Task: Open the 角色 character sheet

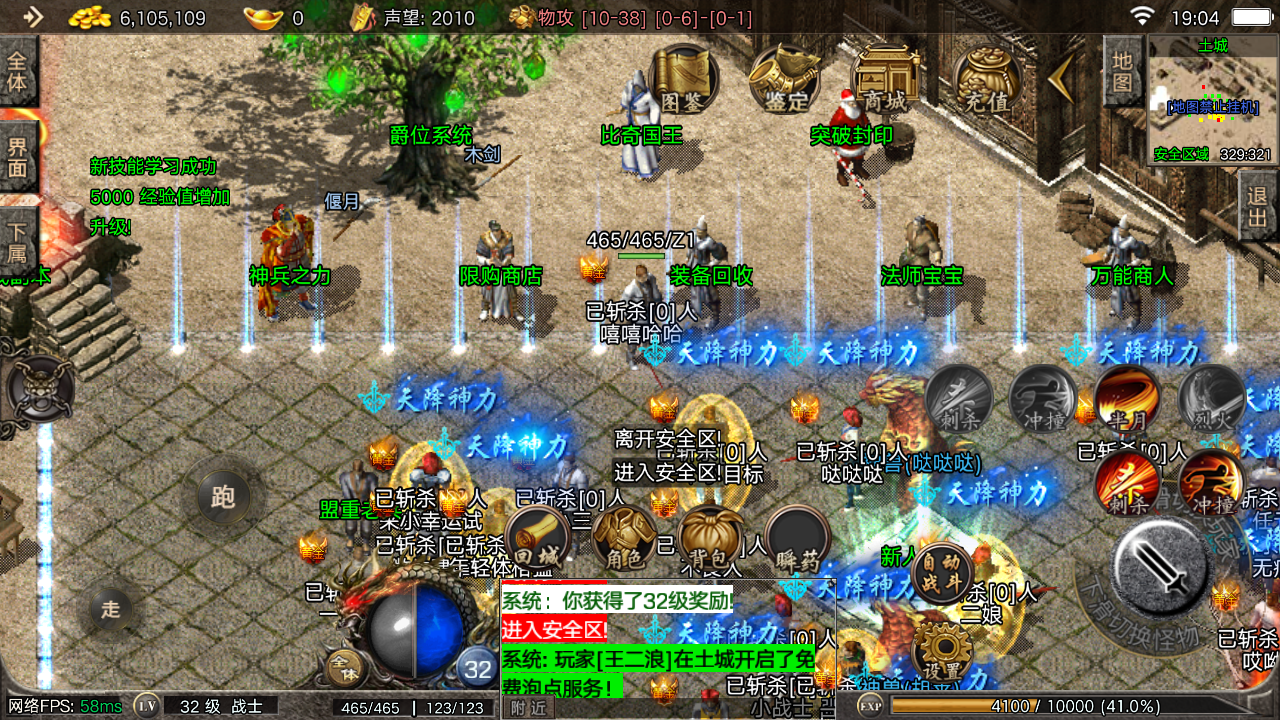Action: tap(624, 538)
